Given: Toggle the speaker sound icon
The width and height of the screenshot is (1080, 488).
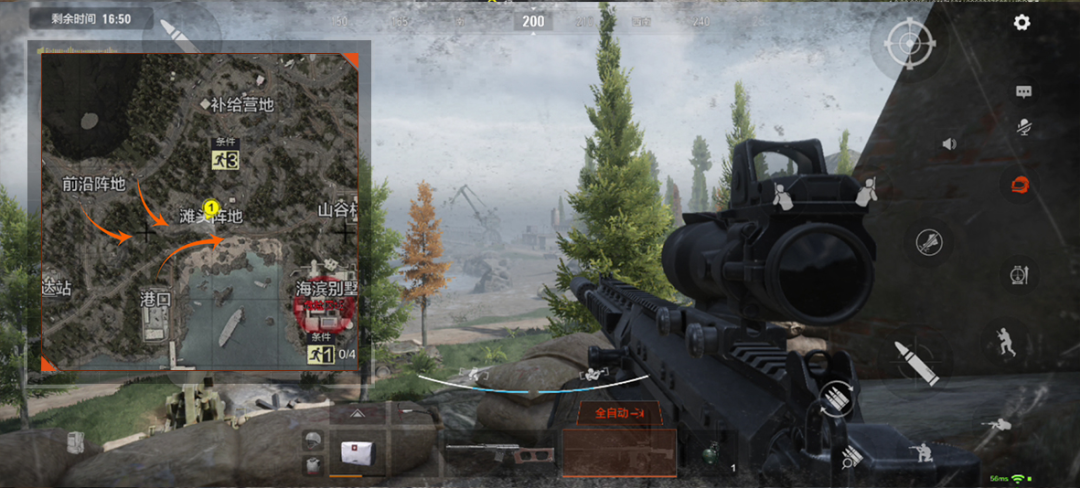Looking at the screenshot, I should click(x=949, y=144).
